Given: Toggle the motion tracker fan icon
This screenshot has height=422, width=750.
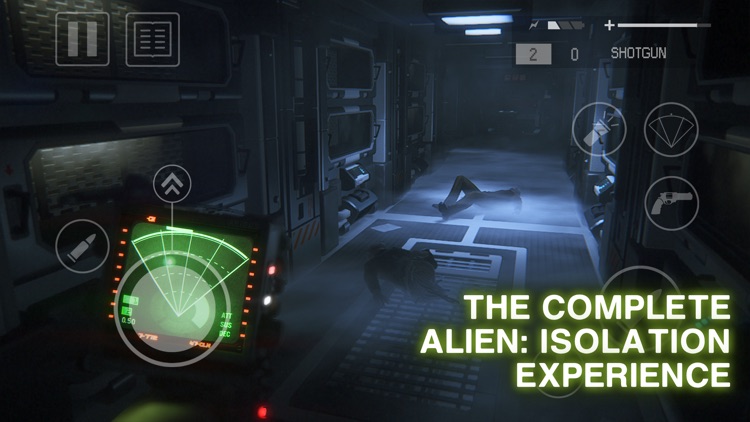Looking at the screenshot, I should click(x=671, y=129).
